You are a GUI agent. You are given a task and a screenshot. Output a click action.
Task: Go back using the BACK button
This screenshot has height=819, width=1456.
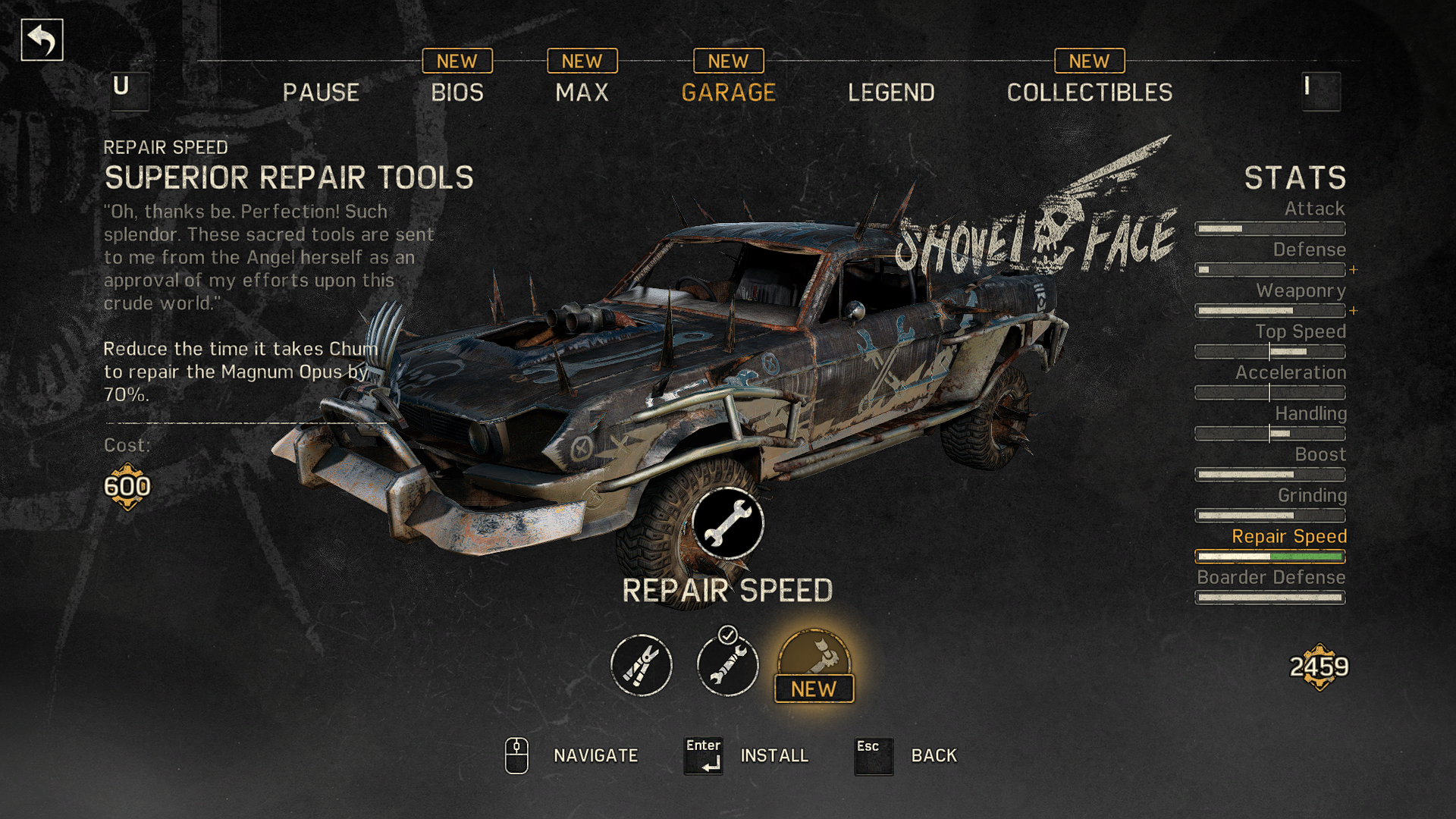[x=934, y=755]
